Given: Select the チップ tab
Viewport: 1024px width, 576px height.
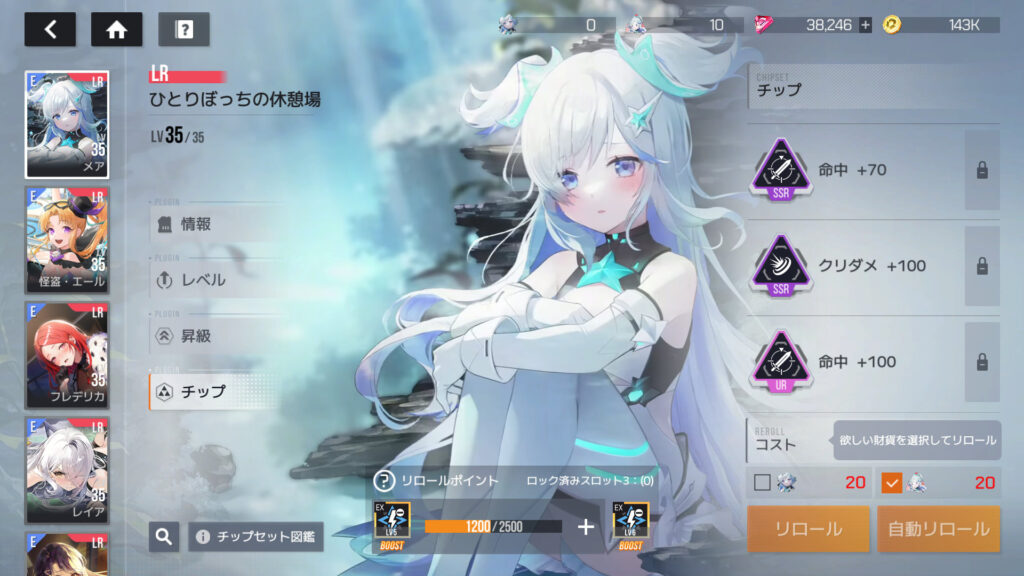Looking at the screenshot, I should [215, 392].
